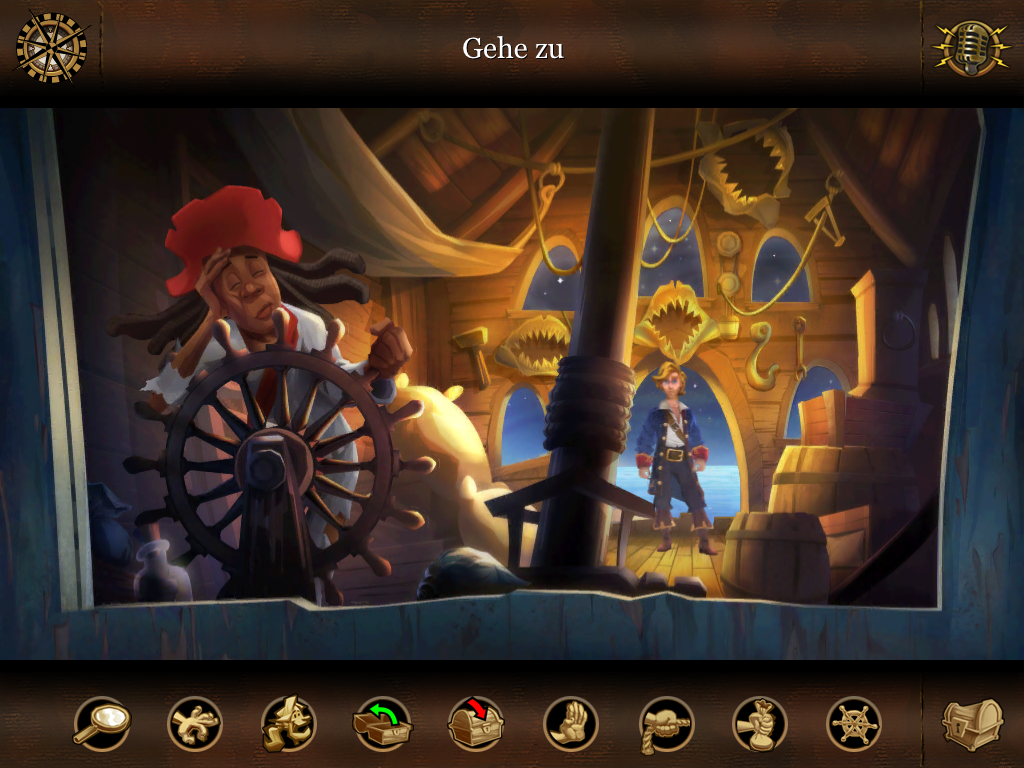Select the magnifying glass look-at verb
The height and width of the screenshot is (768, 1024).
click(101, 723)
